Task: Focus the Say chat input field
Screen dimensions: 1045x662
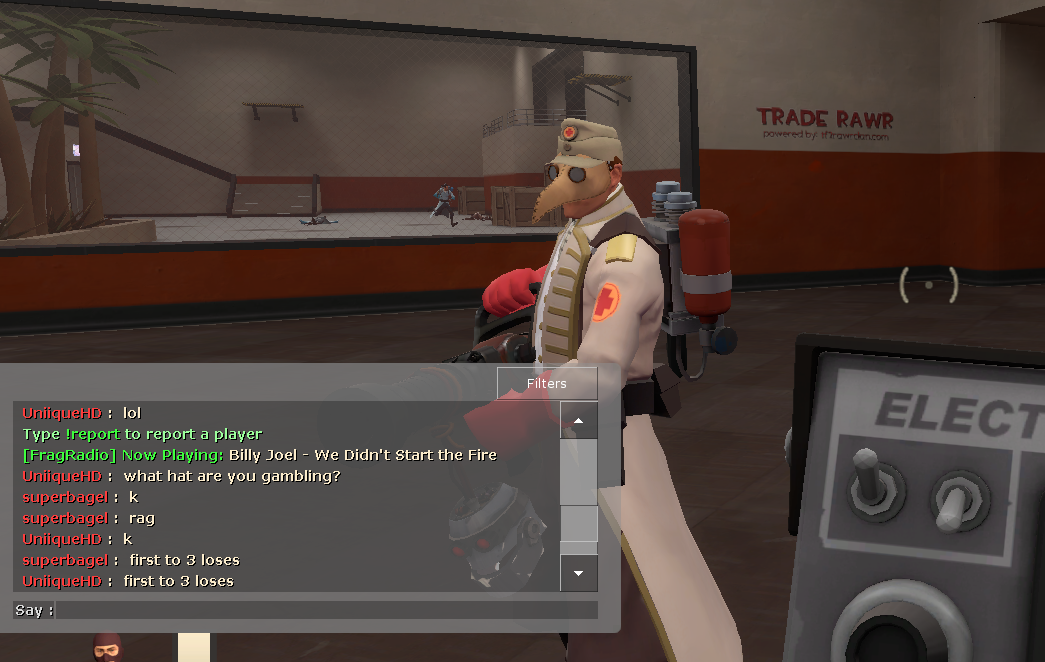Action: point(326,610)
